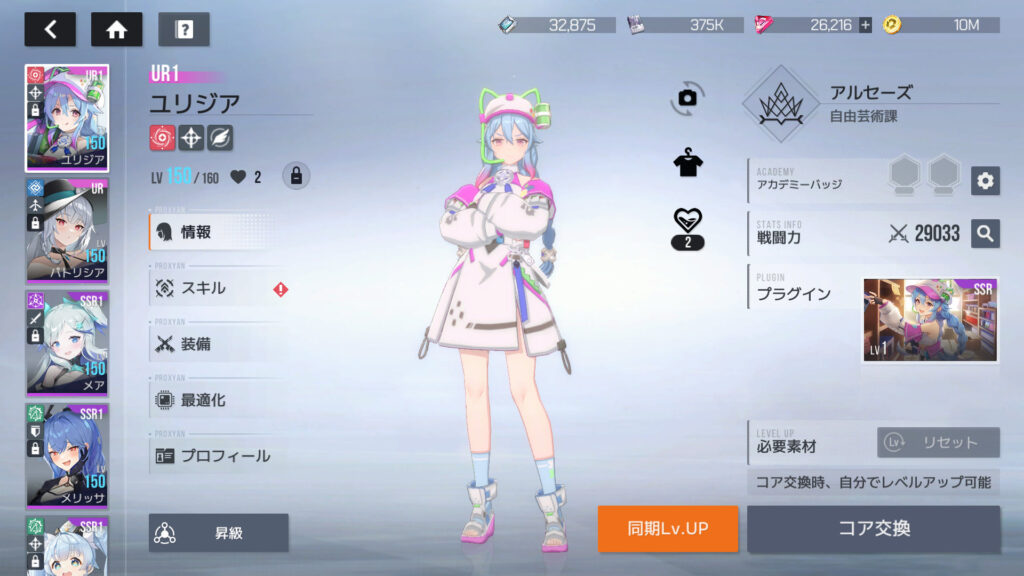The height and width of the screenshot is (576, 1024).
Task: Open the 昇級 promotion button
Action: (x=219, y=533)
